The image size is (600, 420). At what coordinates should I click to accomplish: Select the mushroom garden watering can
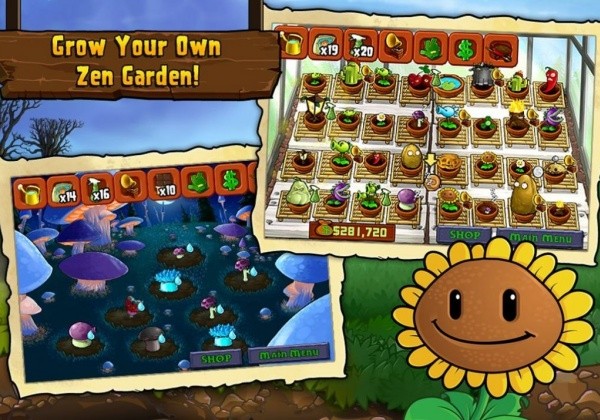click(32, 192)
